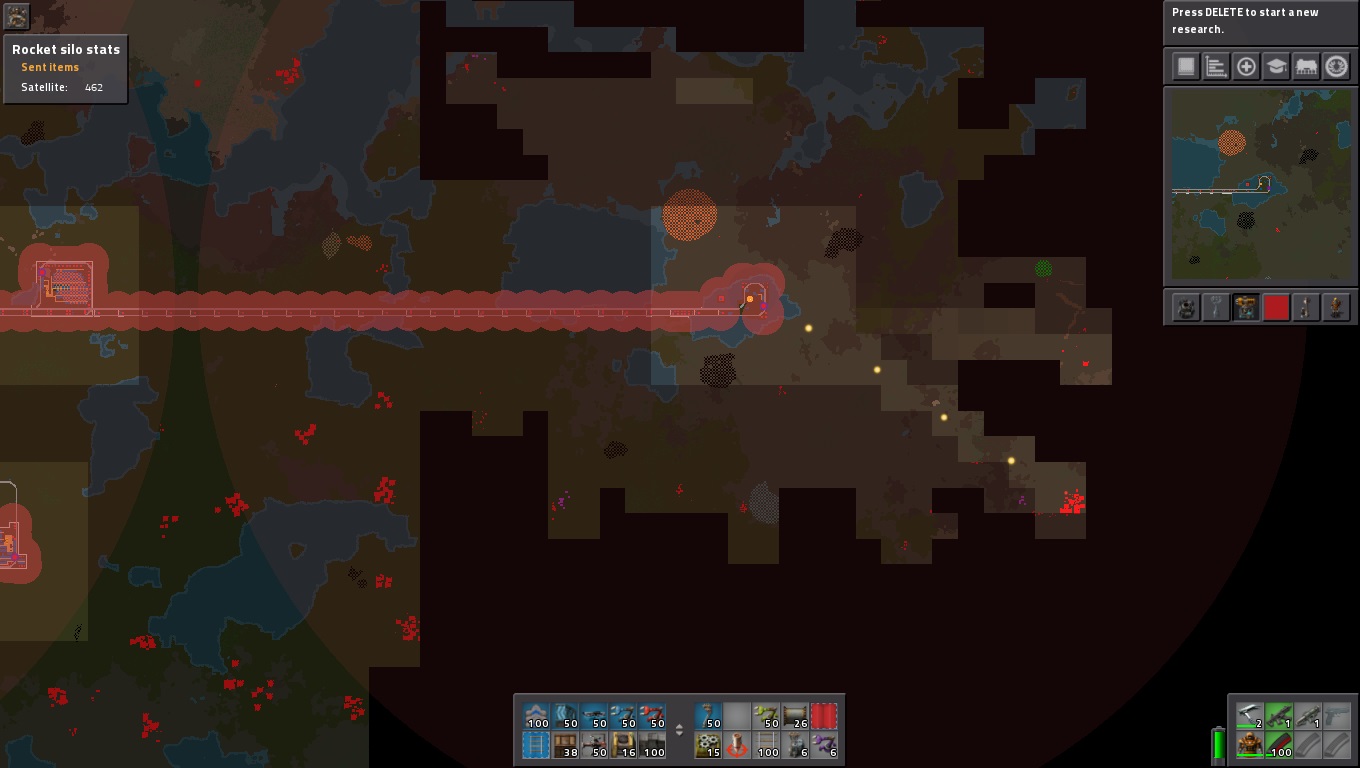Select the wooden chest stack of 38

(x=566, y=745)
